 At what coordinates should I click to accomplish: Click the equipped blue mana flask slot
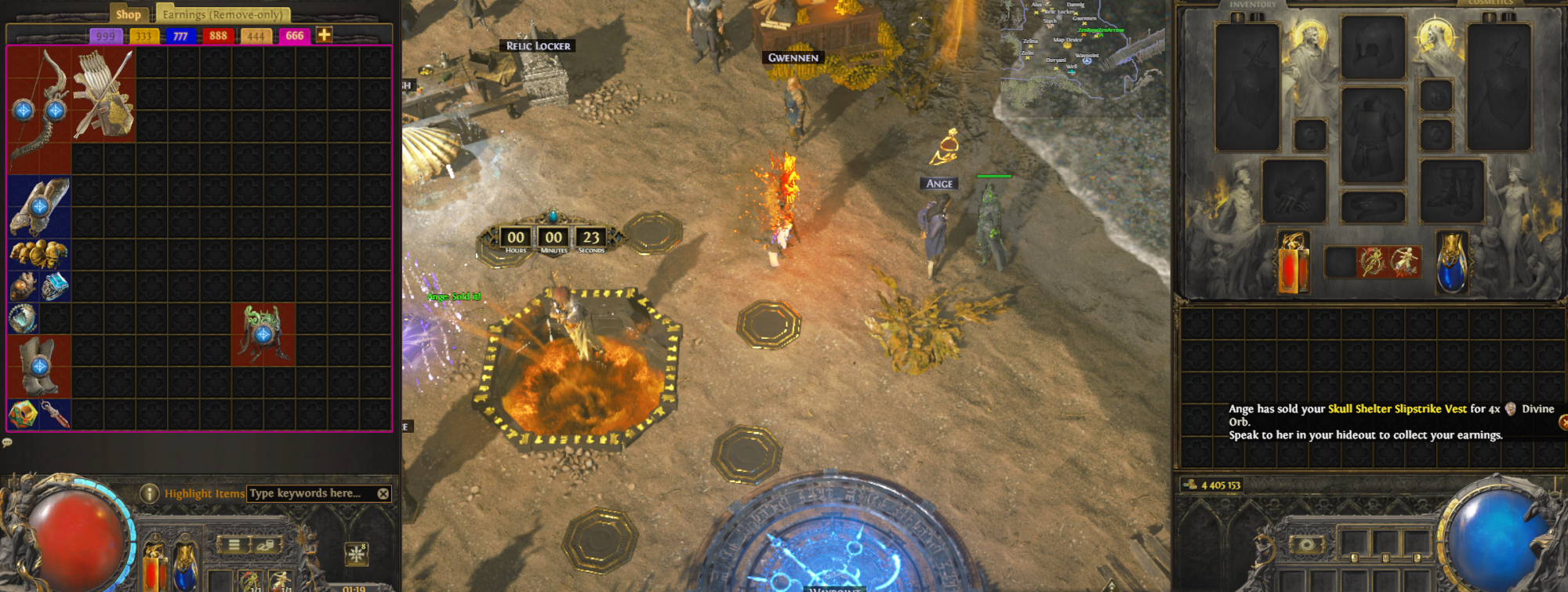point(1451,263)
